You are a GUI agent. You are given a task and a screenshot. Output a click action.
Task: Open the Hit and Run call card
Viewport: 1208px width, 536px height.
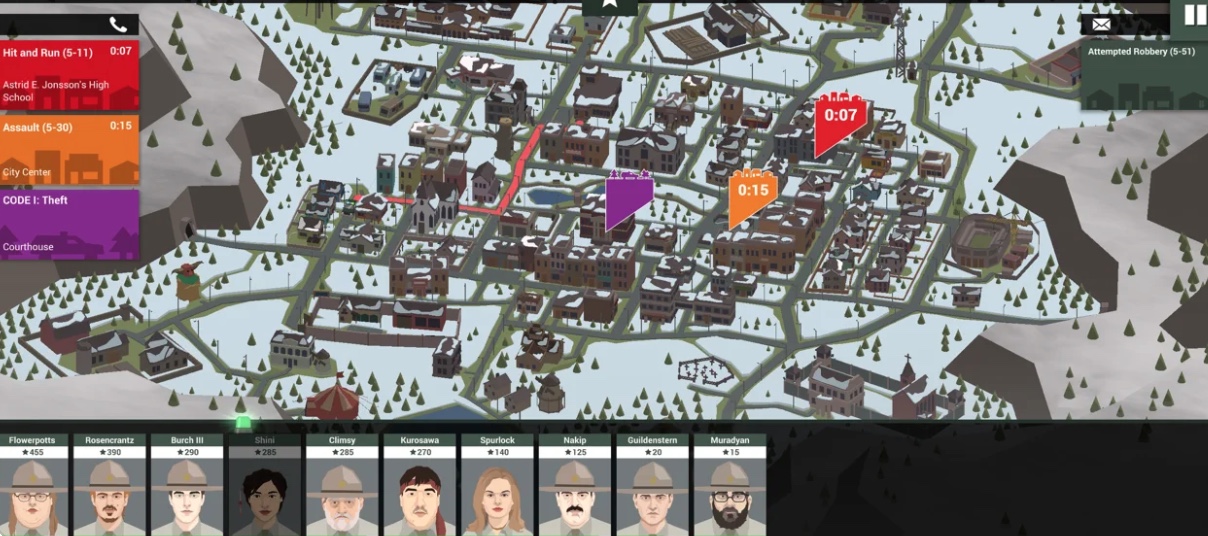69,75
